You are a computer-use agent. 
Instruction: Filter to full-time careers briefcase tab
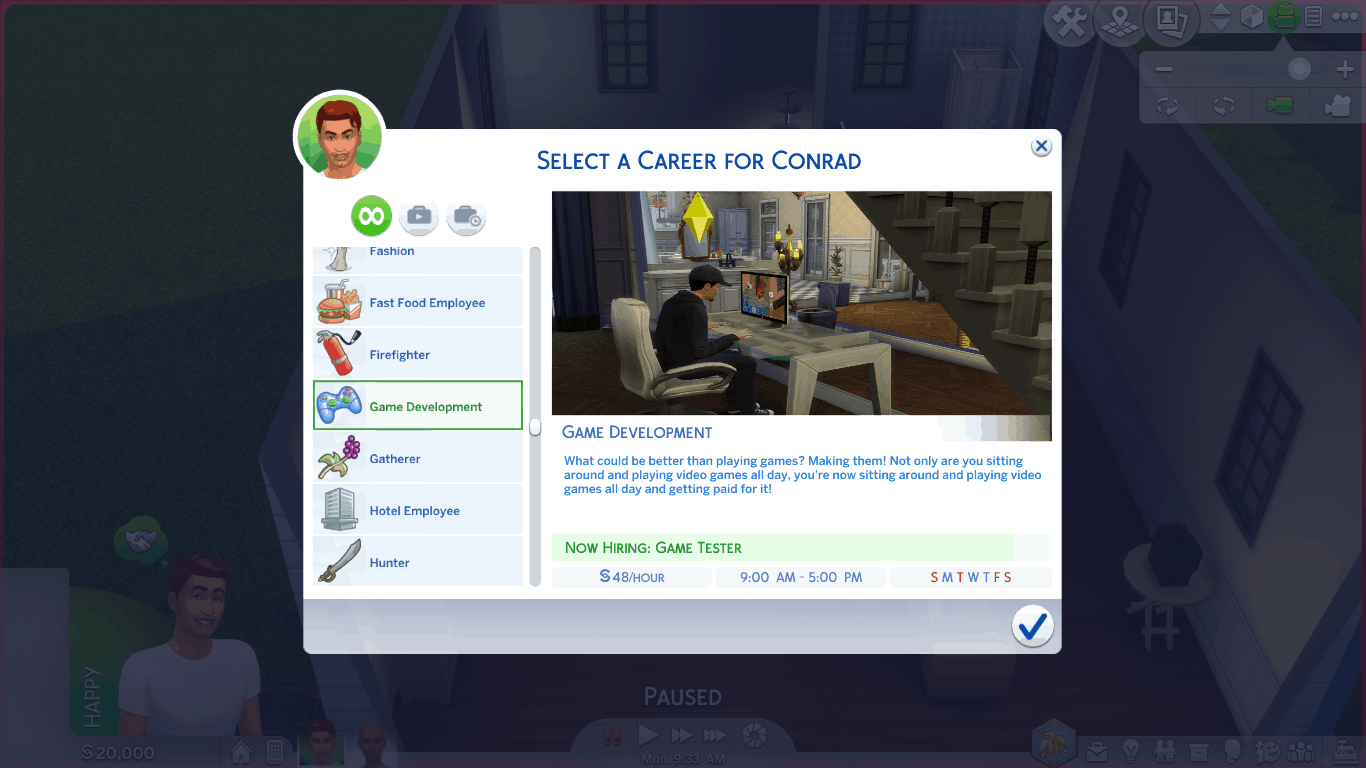(x=419, y=216)
